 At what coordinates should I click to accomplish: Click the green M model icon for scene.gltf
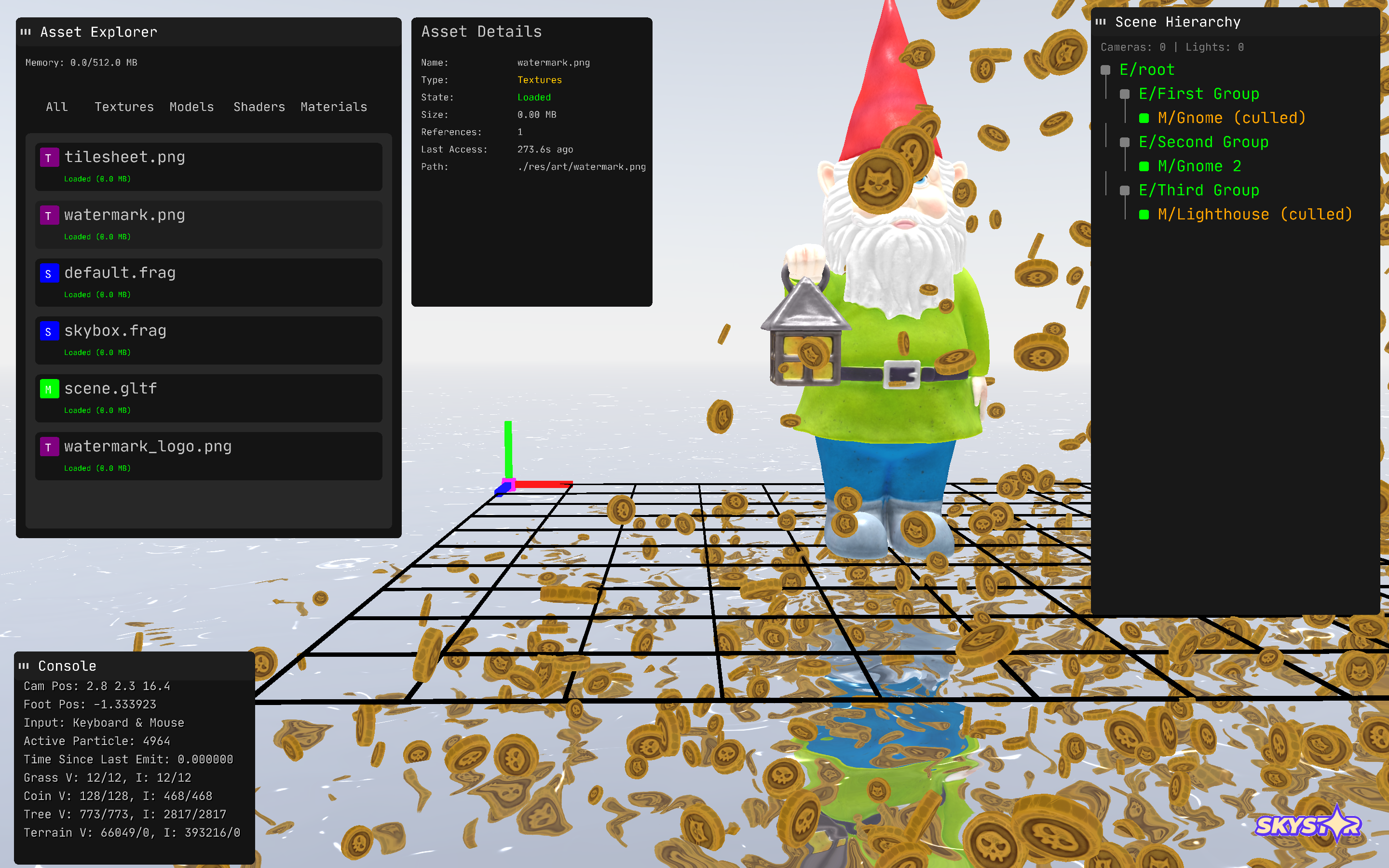point(50,389)
